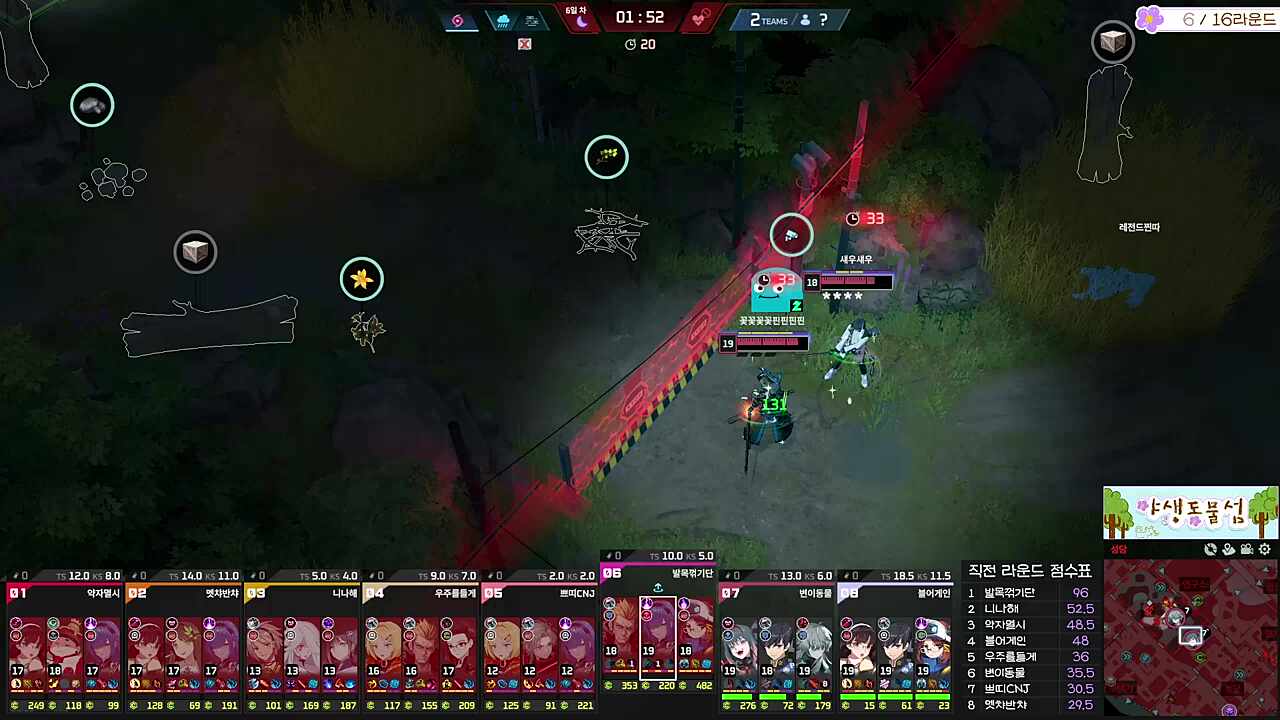
Task: Select team 02 옛챠반챠 panel header
Action: click(x=184, y=593)
